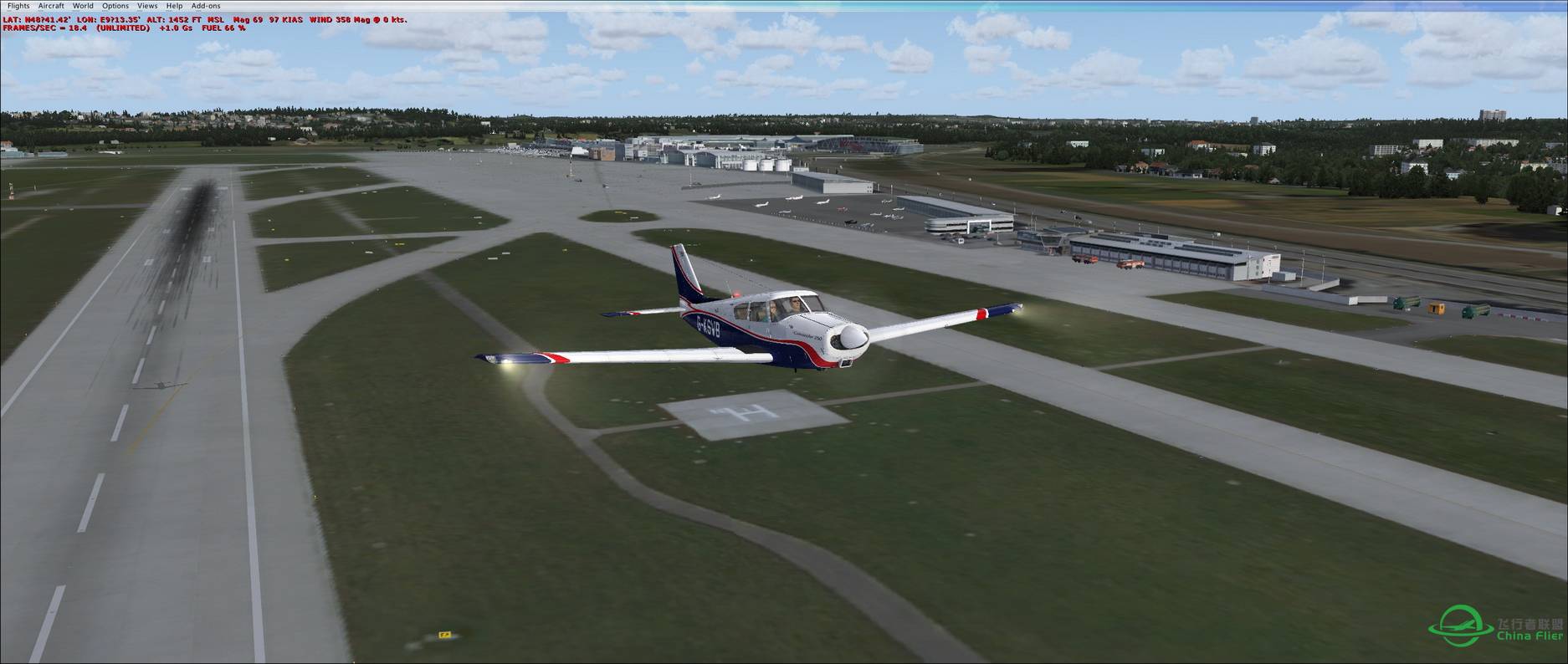The width and height of the screenshot is (1568, 664).
Task: Open the Flights menu
Action: tap(18, 6)
